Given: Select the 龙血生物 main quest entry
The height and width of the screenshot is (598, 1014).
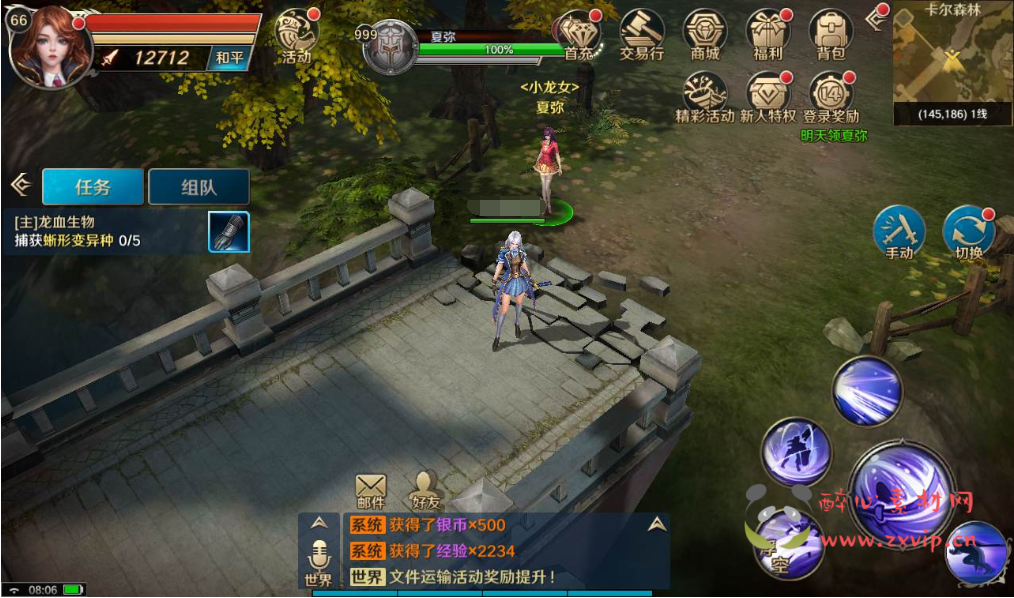Looking at the screenshot, I should pyautogui.click(x=110, y=231).
